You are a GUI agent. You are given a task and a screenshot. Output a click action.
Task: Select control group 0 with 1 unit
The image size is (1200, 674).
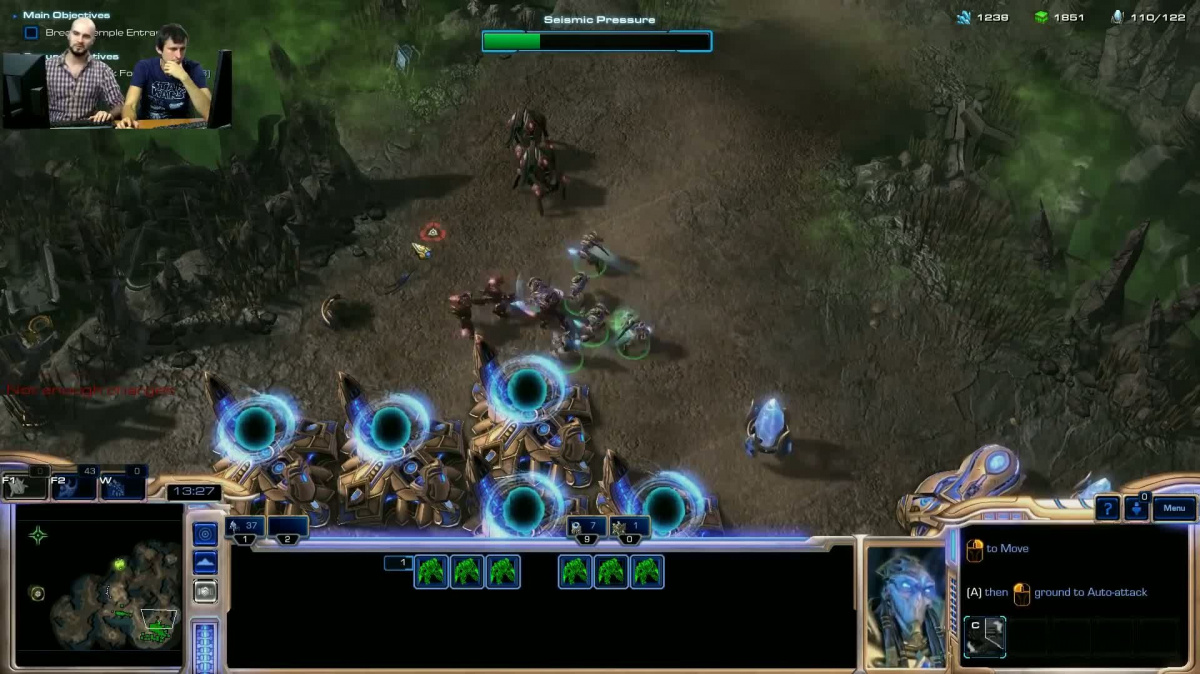click(x=630, y=528)
